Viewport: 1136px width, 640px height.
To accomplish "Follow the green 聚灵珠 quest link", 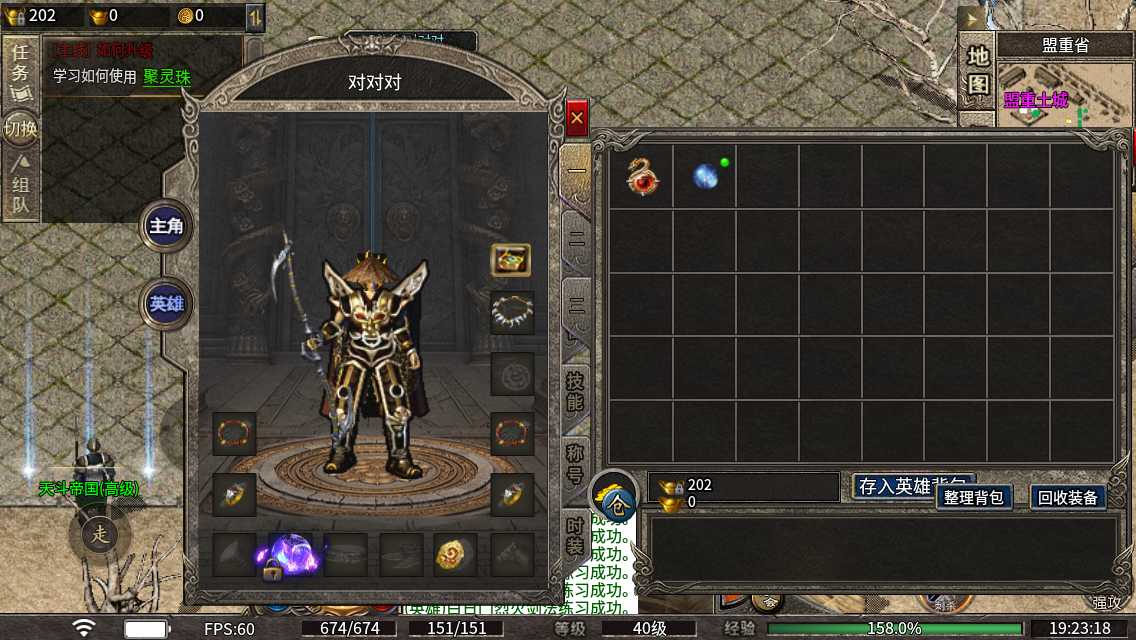I will point(166,77).
